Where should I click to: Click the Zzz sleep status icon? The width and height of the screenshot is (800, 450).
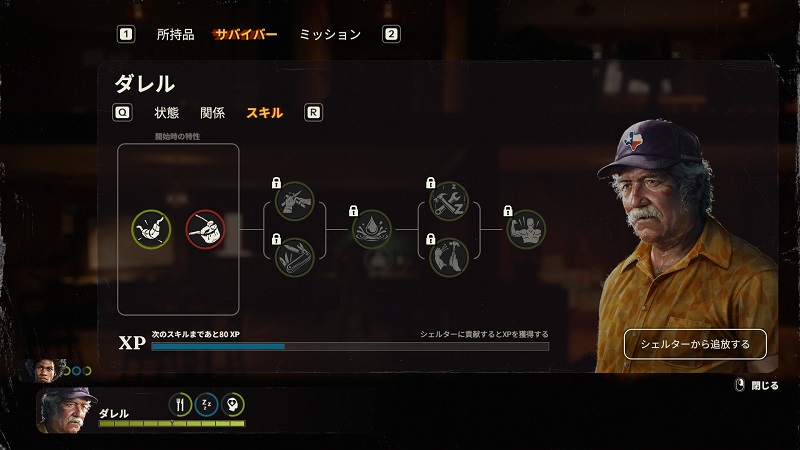pyautogui.click(x=207, y=404)
